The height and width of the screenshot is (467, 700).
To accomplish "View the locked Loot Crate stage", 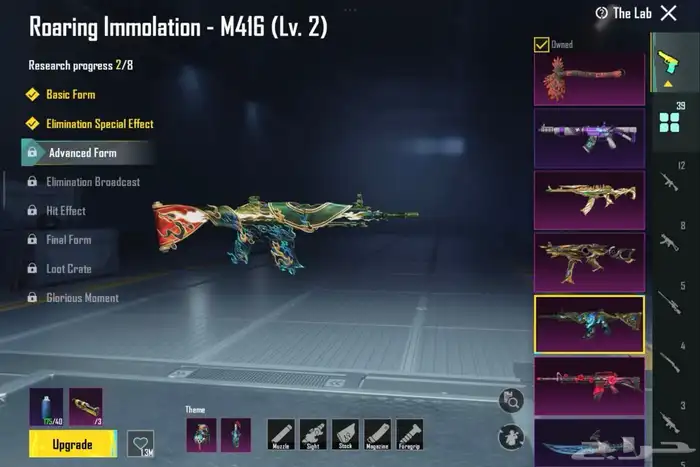I will 68,269.
